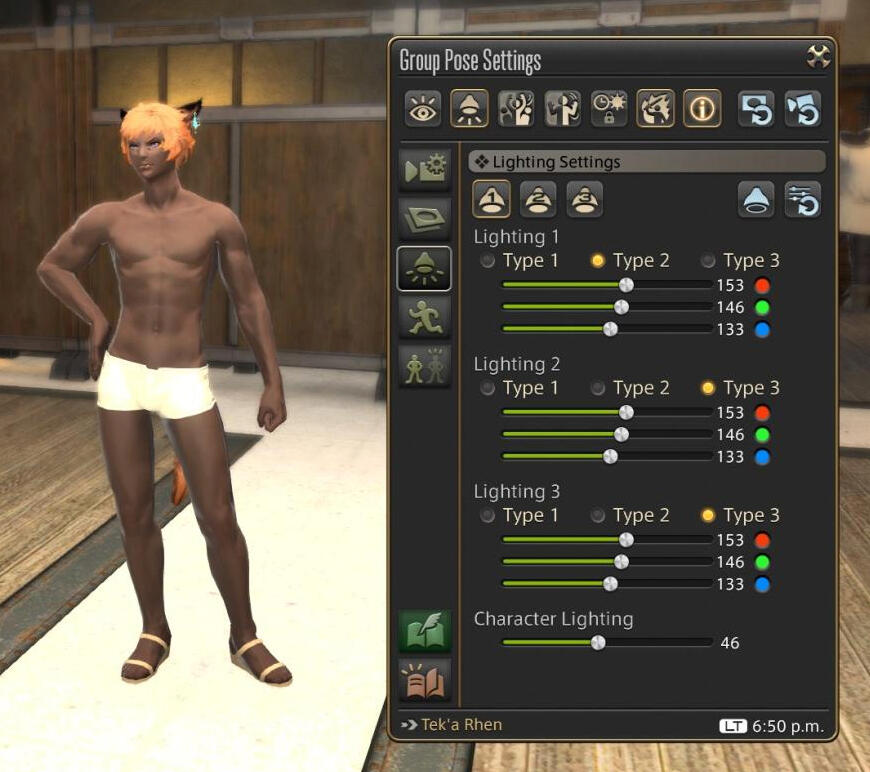Open the camera-gear general settings tab
870x772 pixels.
[x=424, y=170]
